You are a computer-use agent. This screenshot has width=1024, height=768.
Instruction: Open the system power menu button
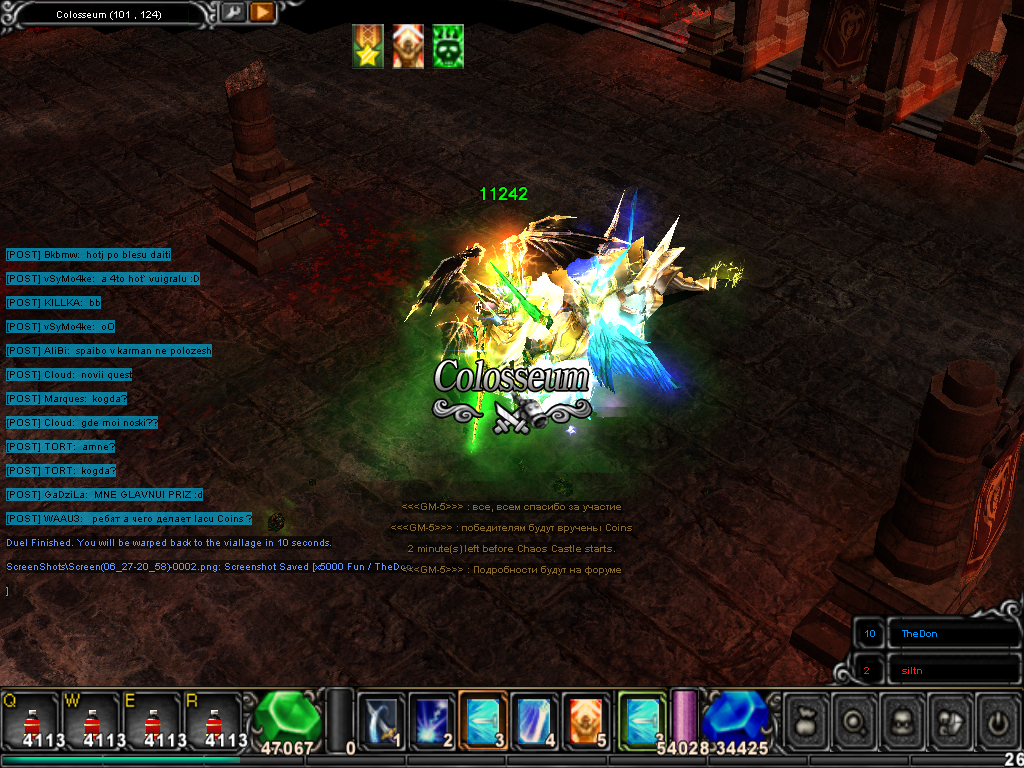(997, 718)
